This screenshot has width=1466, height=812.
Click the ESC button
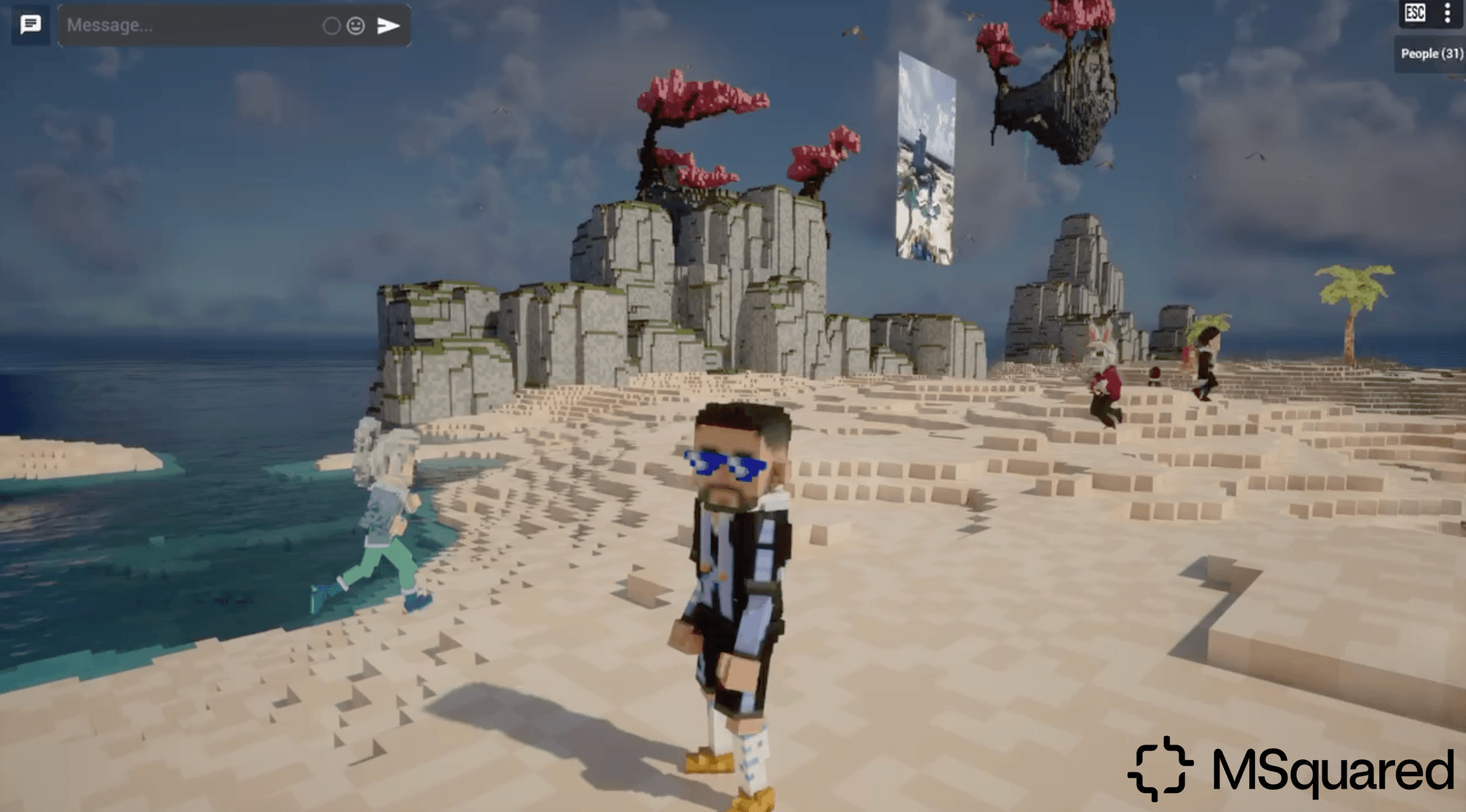click(x=1415, y=13)
